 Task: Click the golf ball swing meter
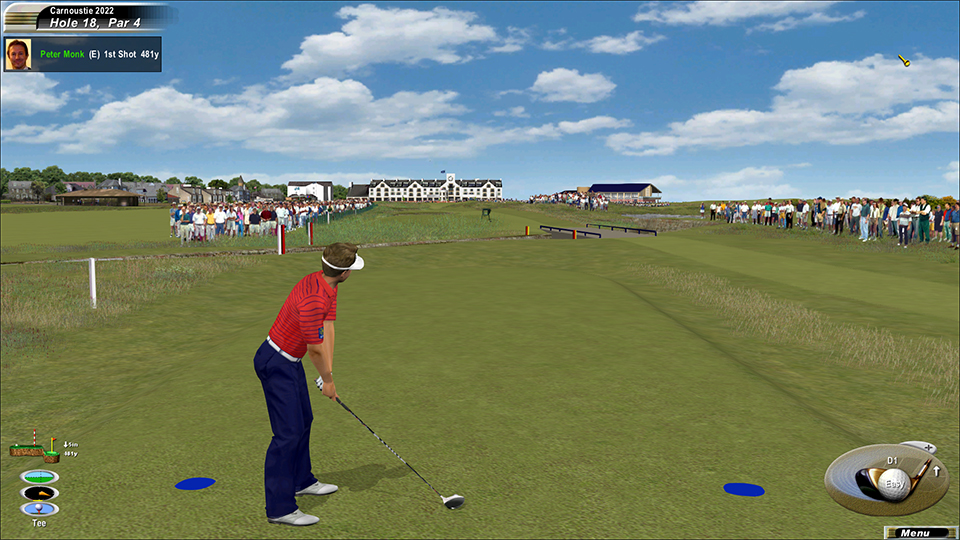[893, 482]
